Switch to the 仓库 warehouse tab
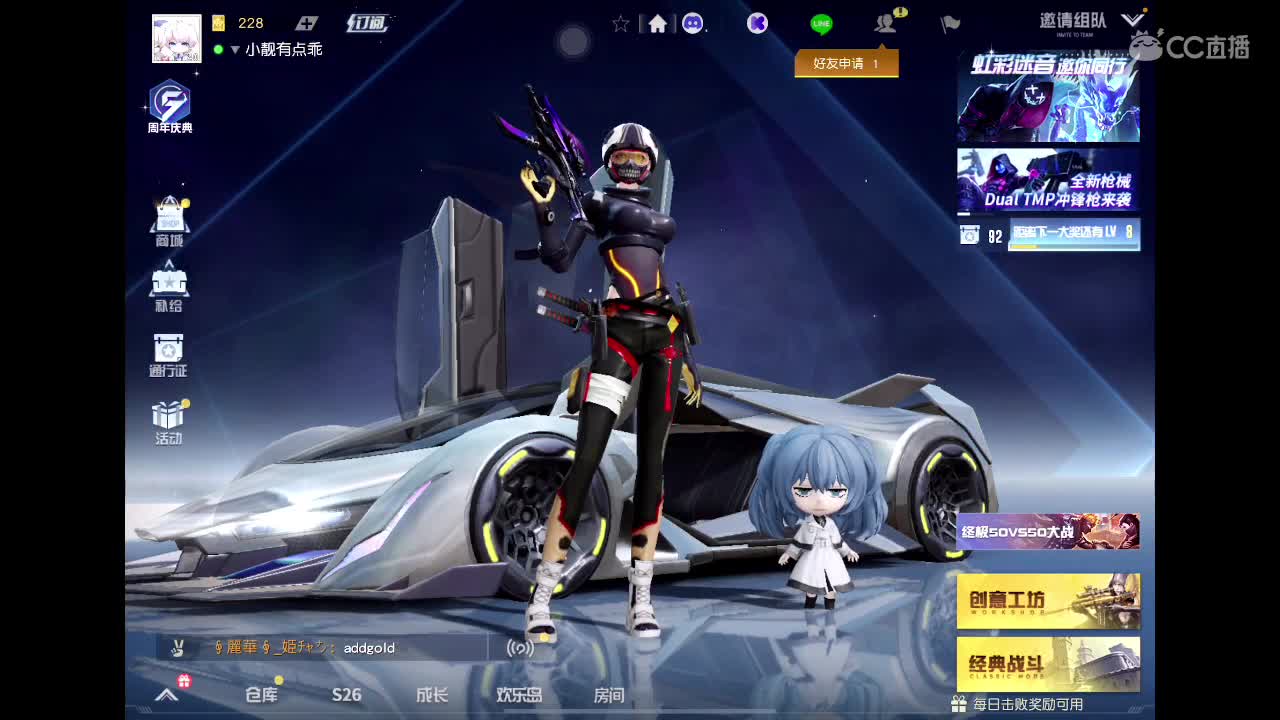 (260, 696)
